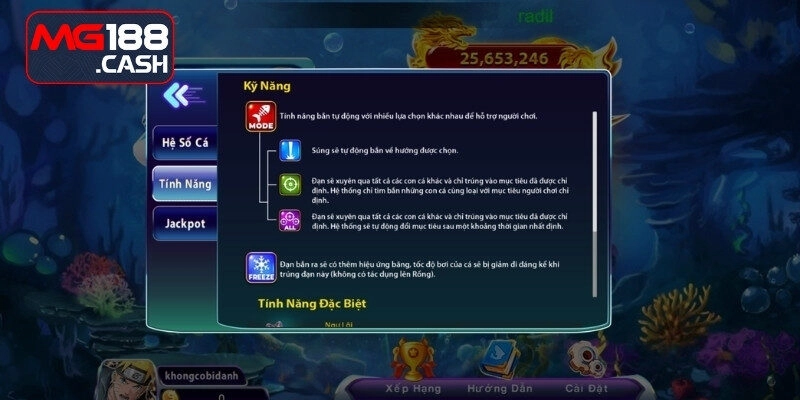Click the green target-lock mode icon
This screenshot has height=400, width=800.
290,184
